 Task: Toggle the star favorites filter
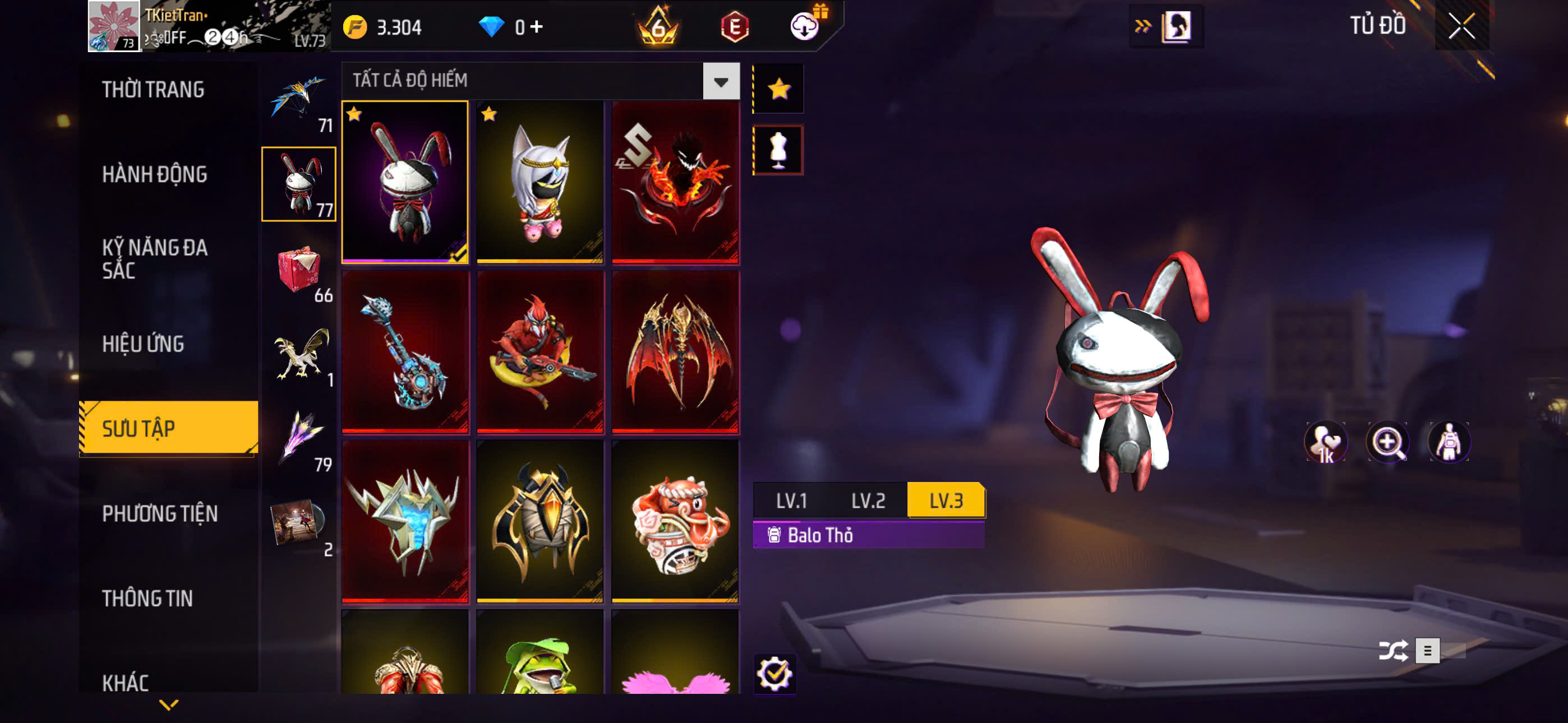[x=778, y=90]
